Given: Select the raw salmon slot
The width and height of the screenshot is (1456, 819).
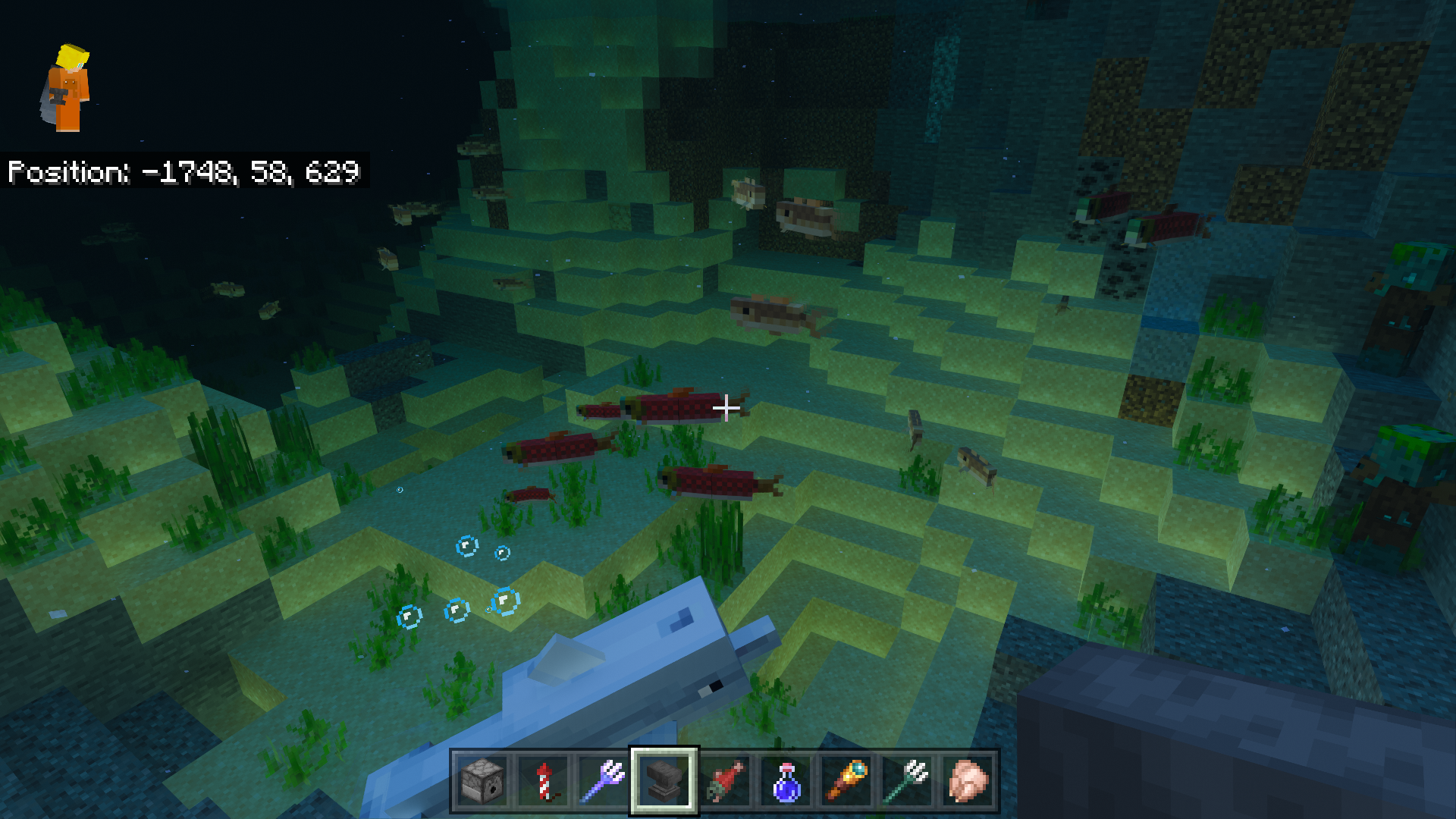Looking at the screenshot, I should point(725,781).
